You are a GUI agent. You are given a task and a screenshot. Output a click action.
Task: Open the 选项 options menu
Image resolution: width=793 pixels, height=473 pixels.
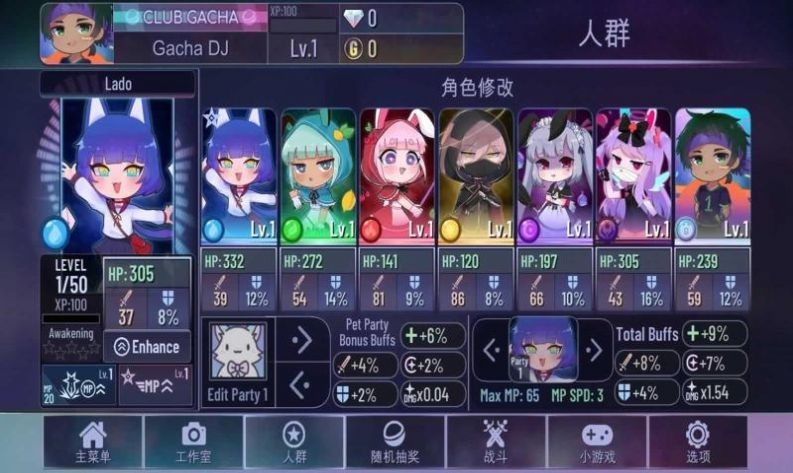tap(697, 441)
